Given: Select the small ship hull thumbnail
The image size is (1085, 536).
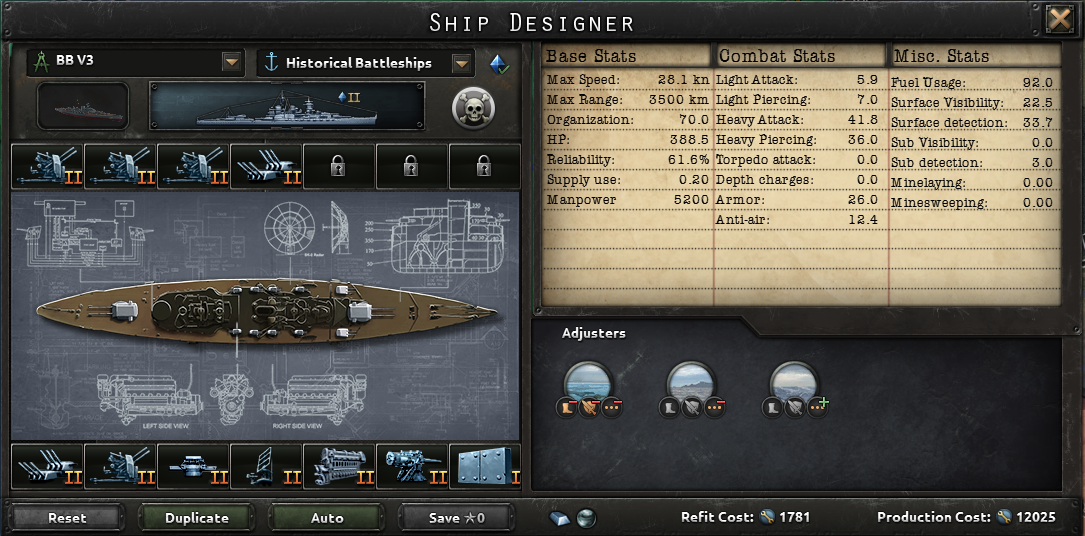Looking at the screenshot, I should [83, 106].
